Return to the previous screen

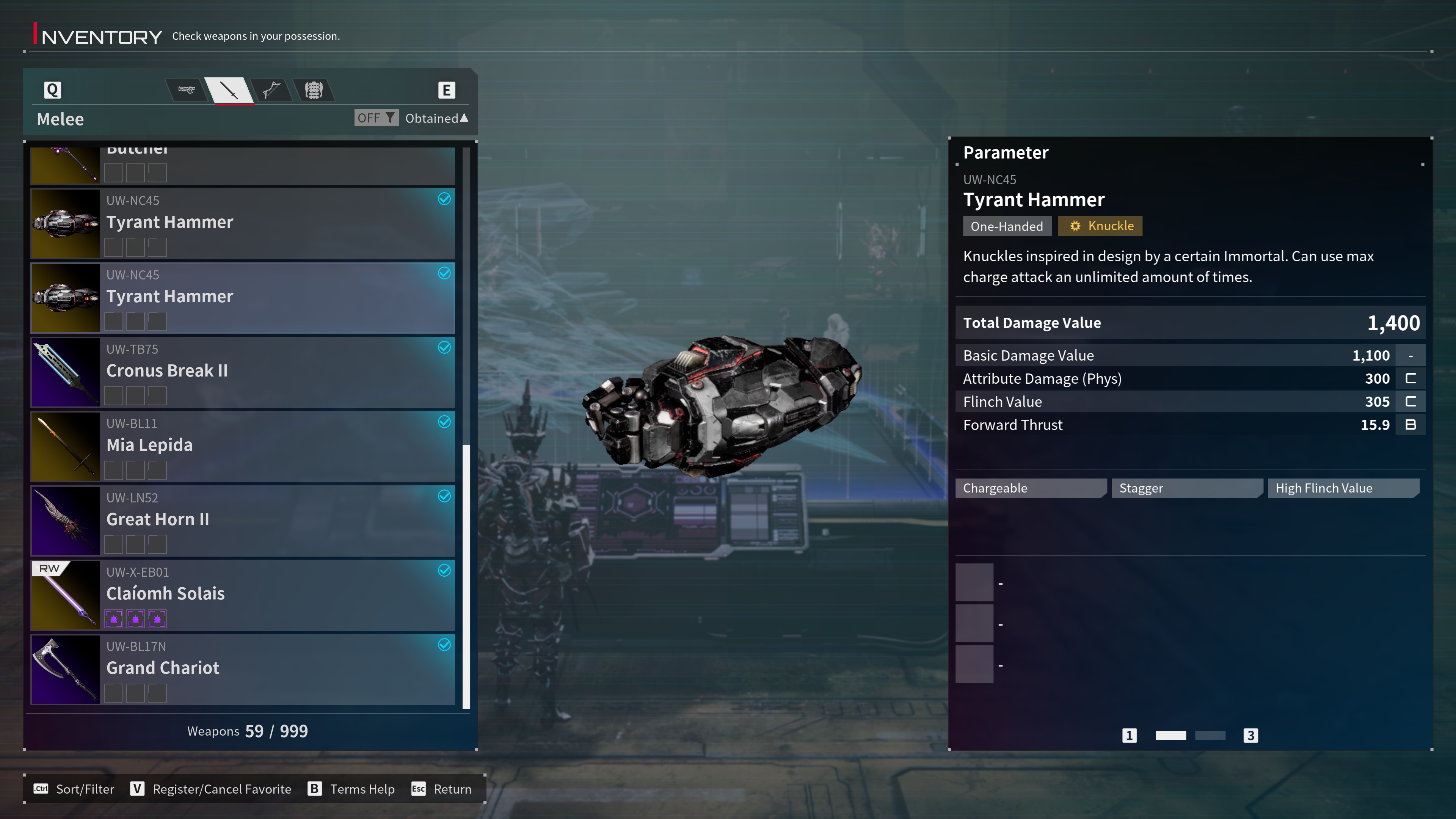441,789
